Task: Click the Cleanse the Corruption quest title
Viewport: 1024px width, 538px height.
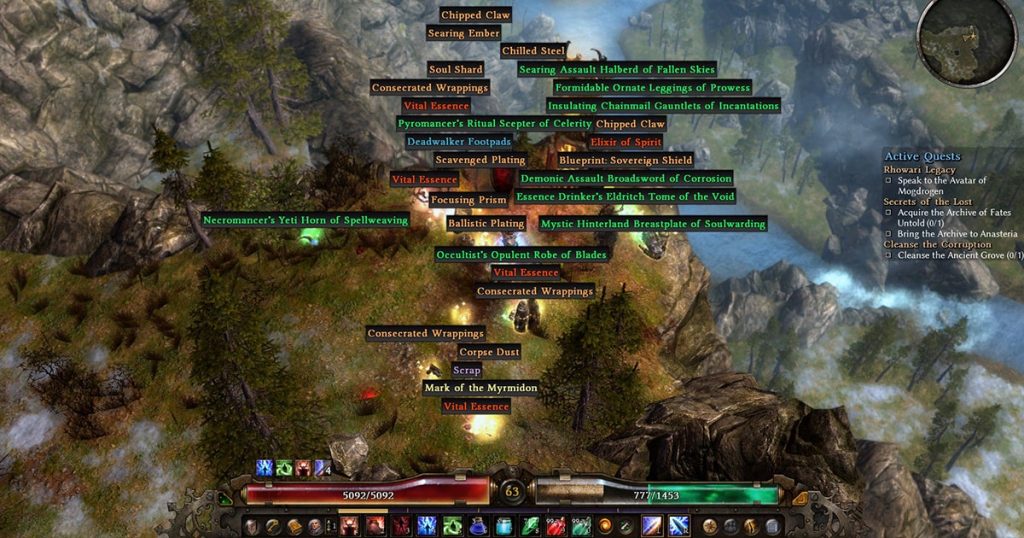Action: click(937, 244)
